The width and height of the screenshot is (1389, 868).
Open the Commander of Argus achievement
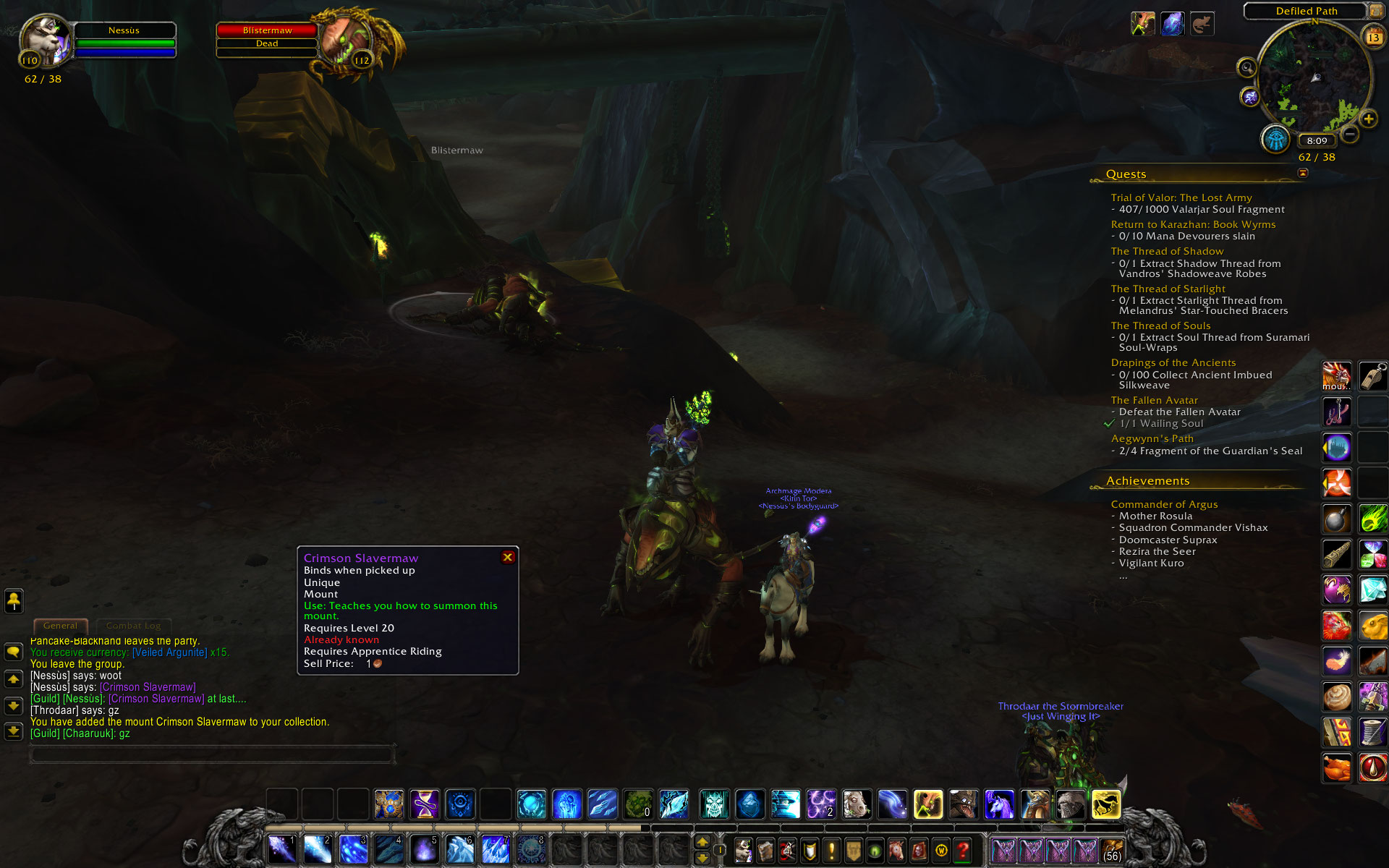click(x=1164, y=504)
